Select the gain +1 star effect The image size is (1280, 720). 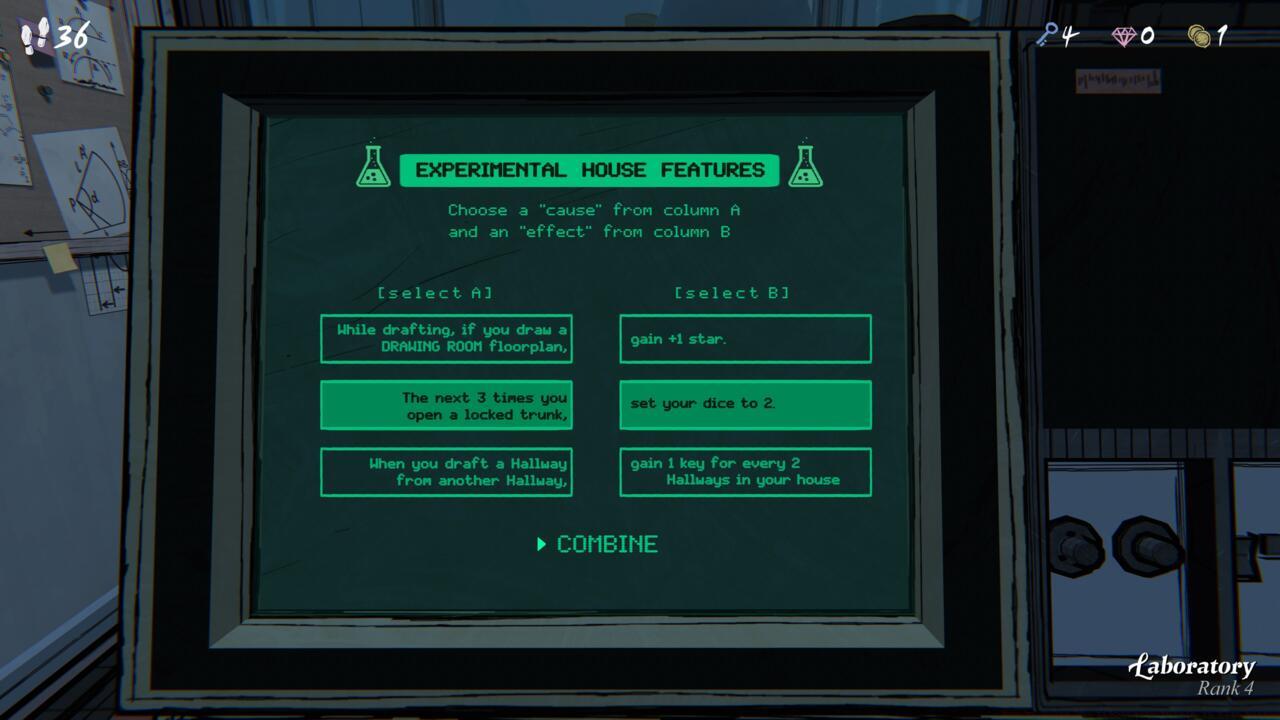(x=745, y=338)
